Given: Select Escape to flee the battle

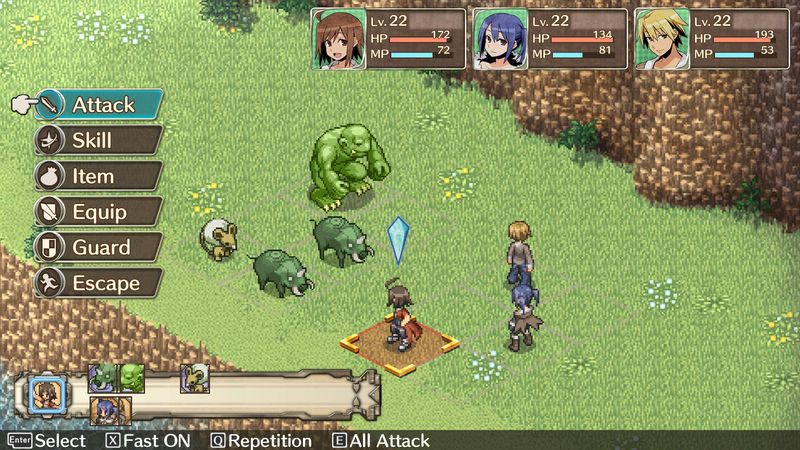Looking at the screenshot, I should 100,283.
